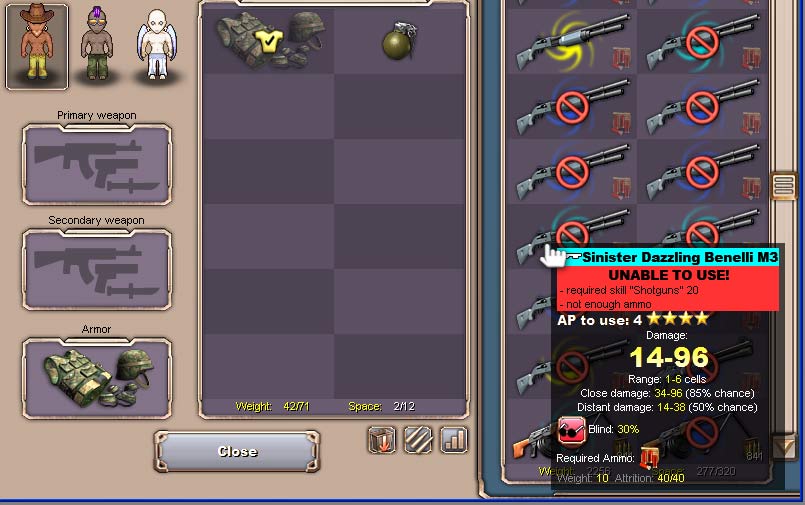Open the Secondary weapon slot
Screen dimensions: 805x505
pyautogui.click(x=97, y=269)
